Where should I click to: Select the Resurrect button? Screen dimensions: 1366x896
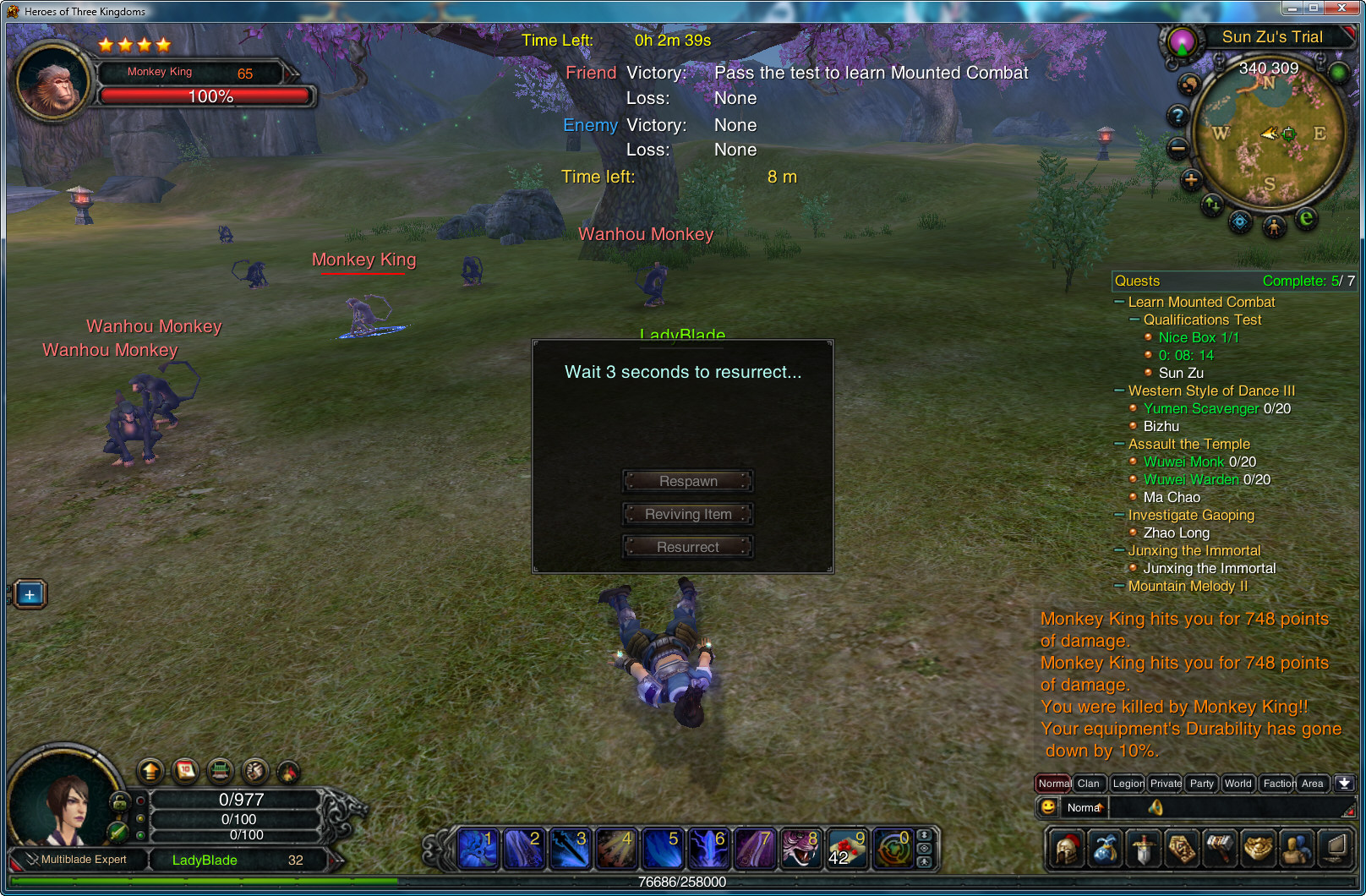click(x=688, y=547)
